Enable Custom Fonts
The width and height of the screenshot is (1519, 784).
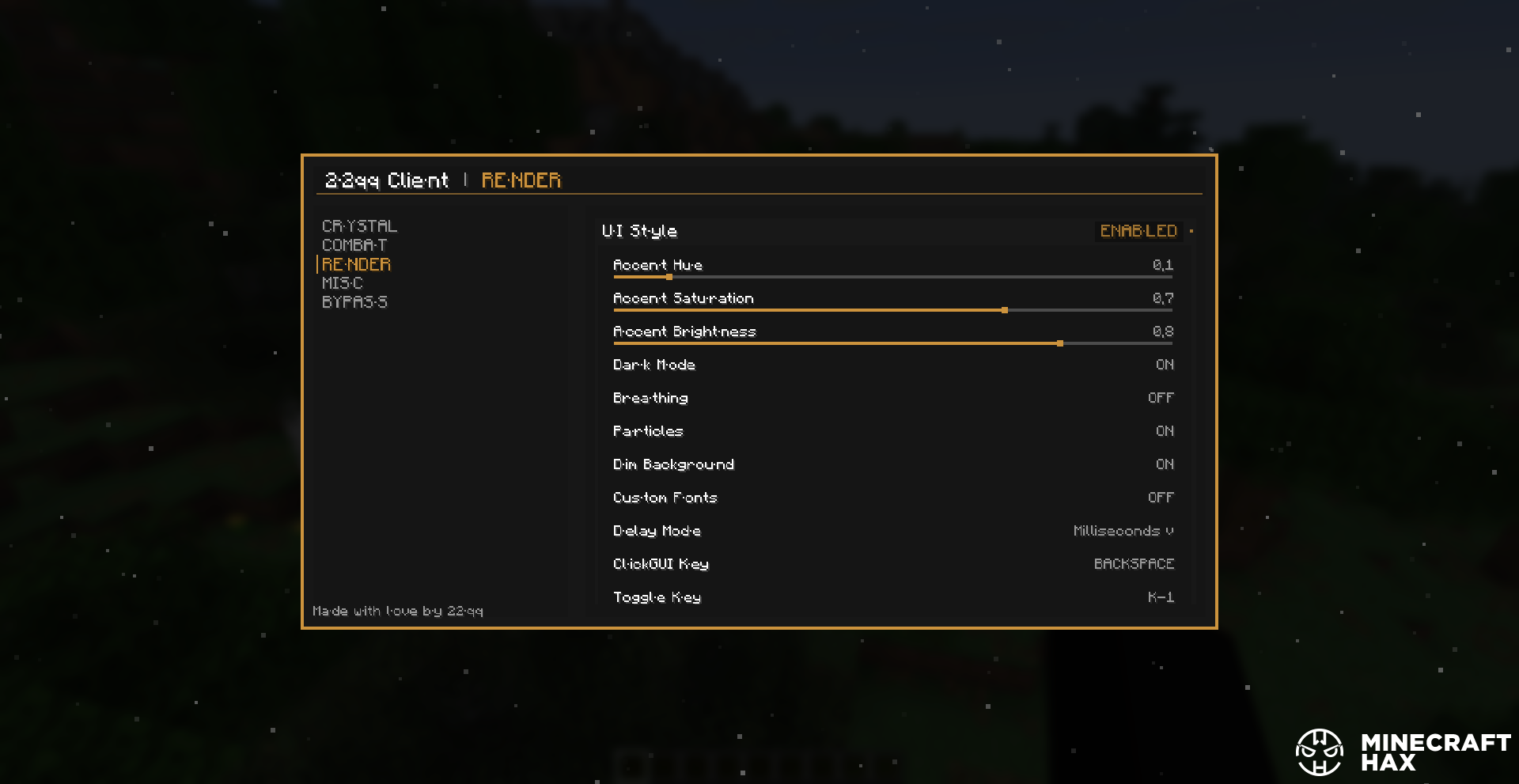coord(1161,498)
